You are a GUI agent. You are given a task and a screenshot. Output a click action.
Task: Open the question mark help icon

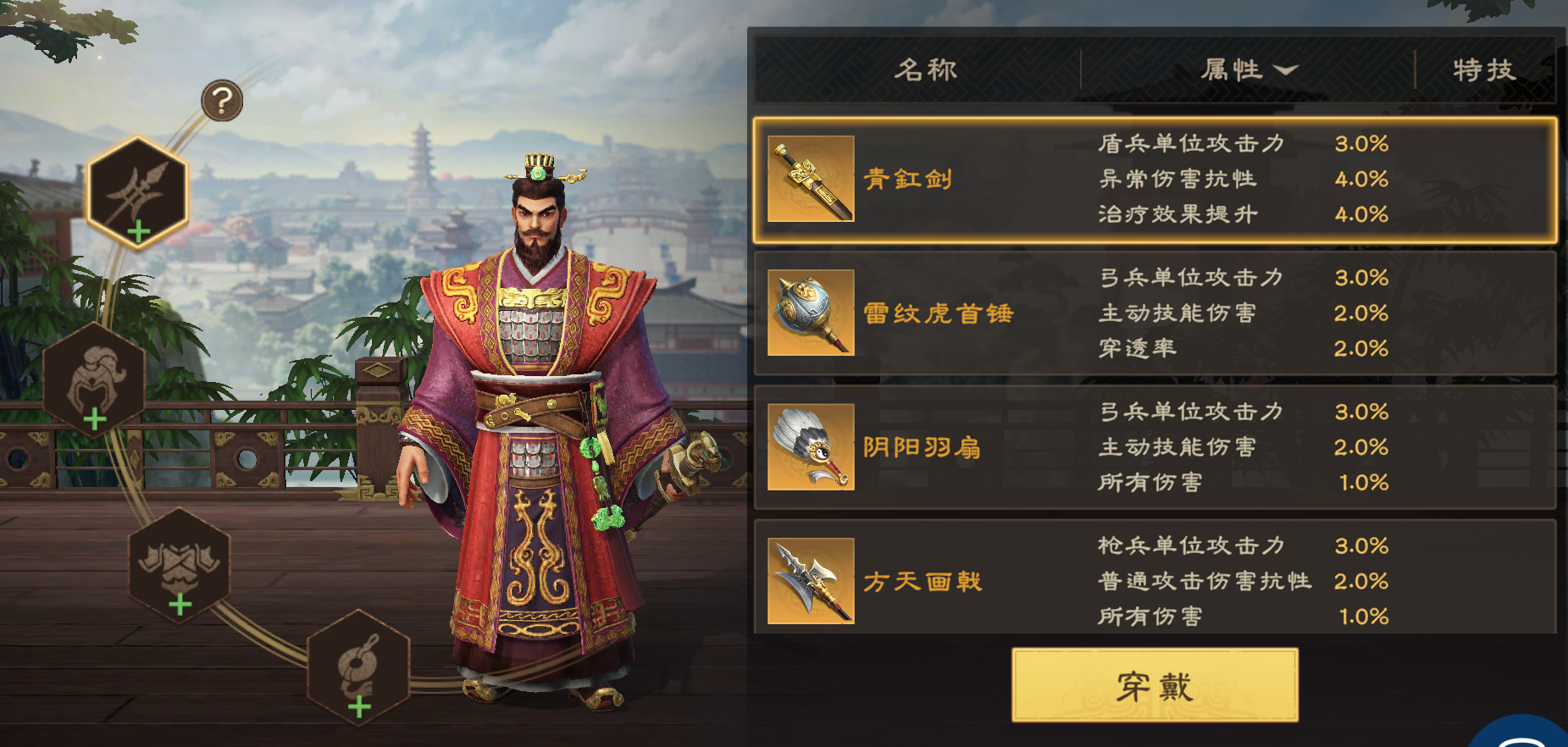221,102
